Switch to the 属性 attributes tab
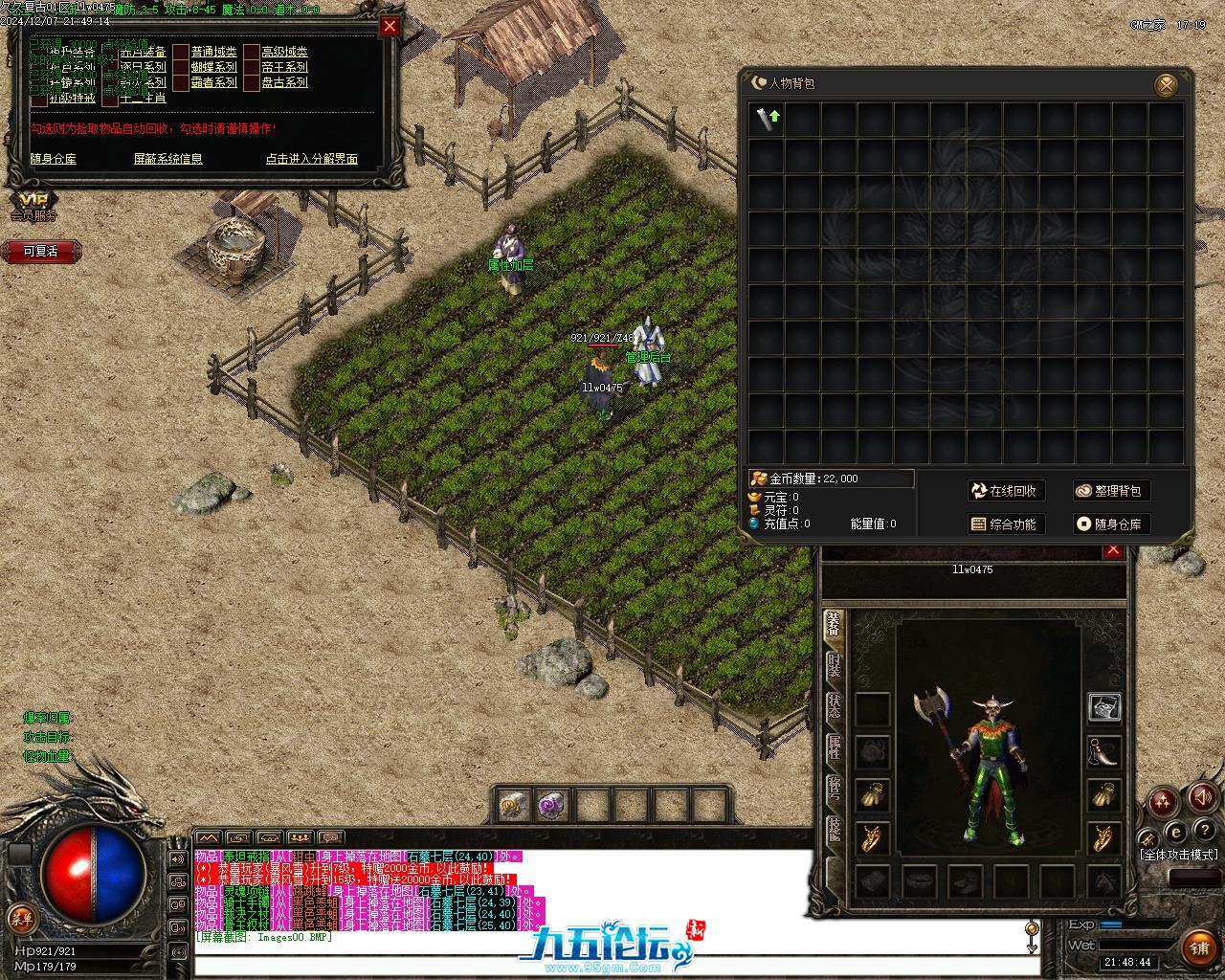Viewport: 1225px width, 980px height. coord(834,748)
